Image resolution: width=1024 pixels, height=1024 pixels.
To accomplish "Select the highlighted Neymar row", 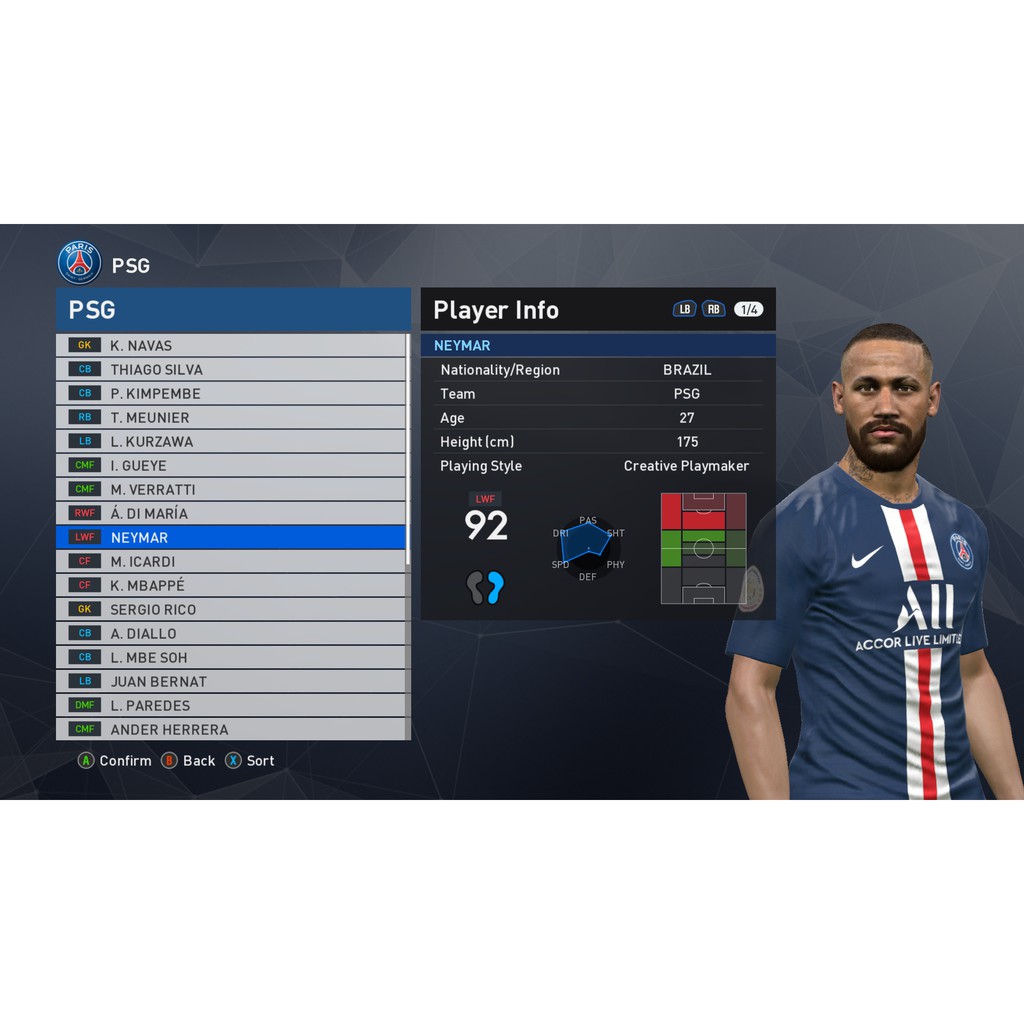I will point(231,537).
